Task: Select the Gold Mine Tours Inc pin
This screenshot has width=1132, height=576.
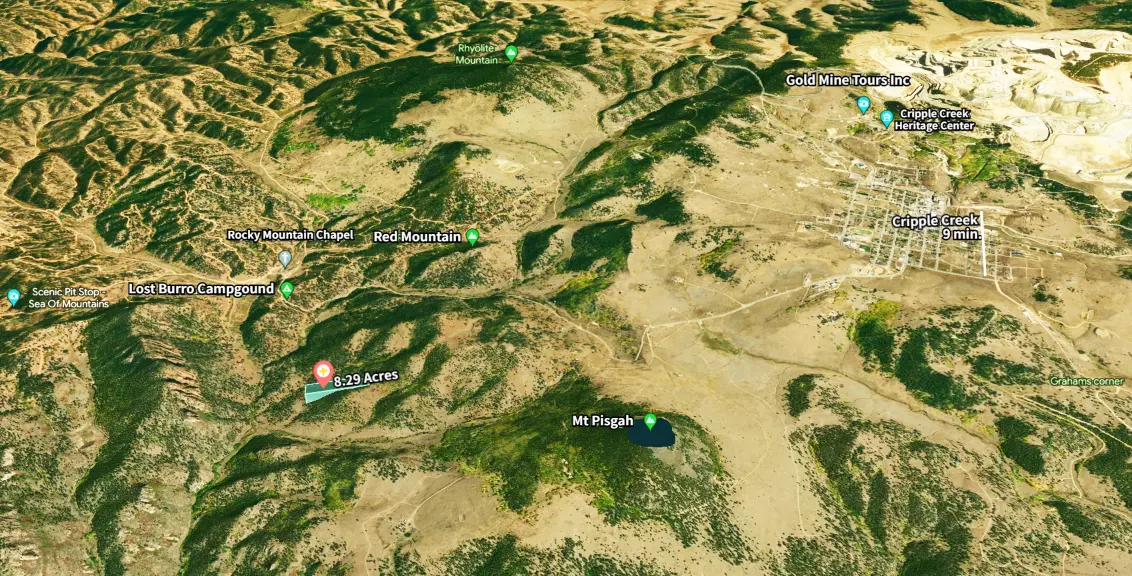Action: (x=863, y=104)
